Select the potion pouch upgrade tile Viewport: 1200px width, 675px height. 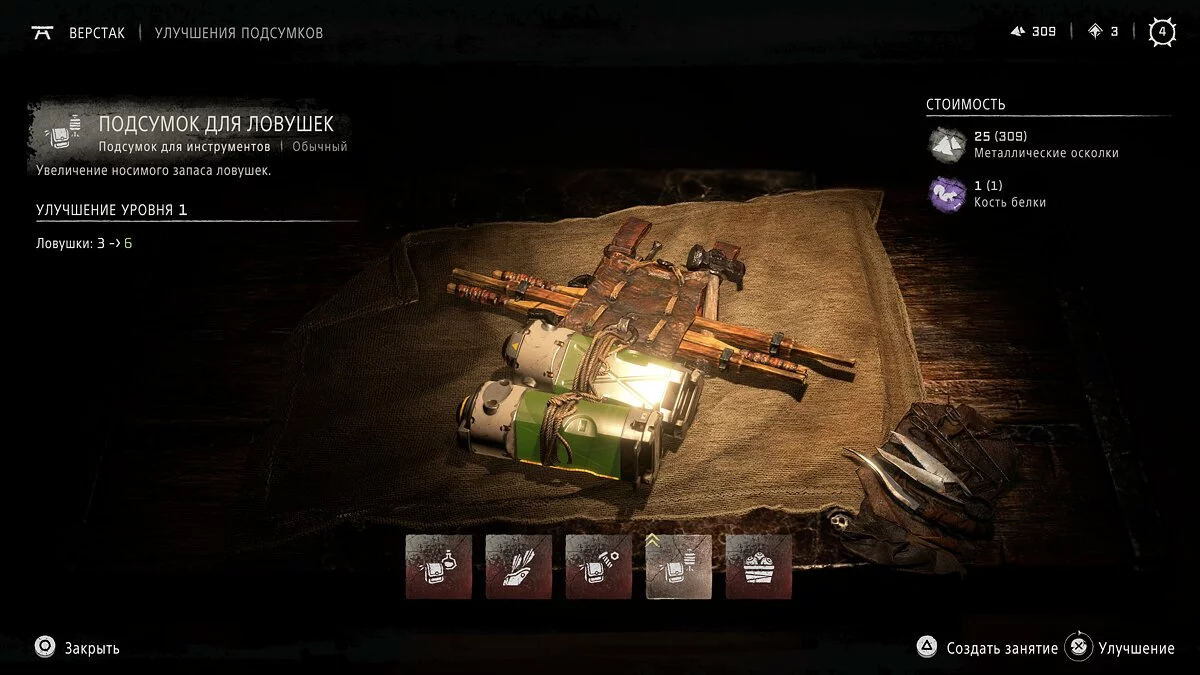click(x=438, y=567)
